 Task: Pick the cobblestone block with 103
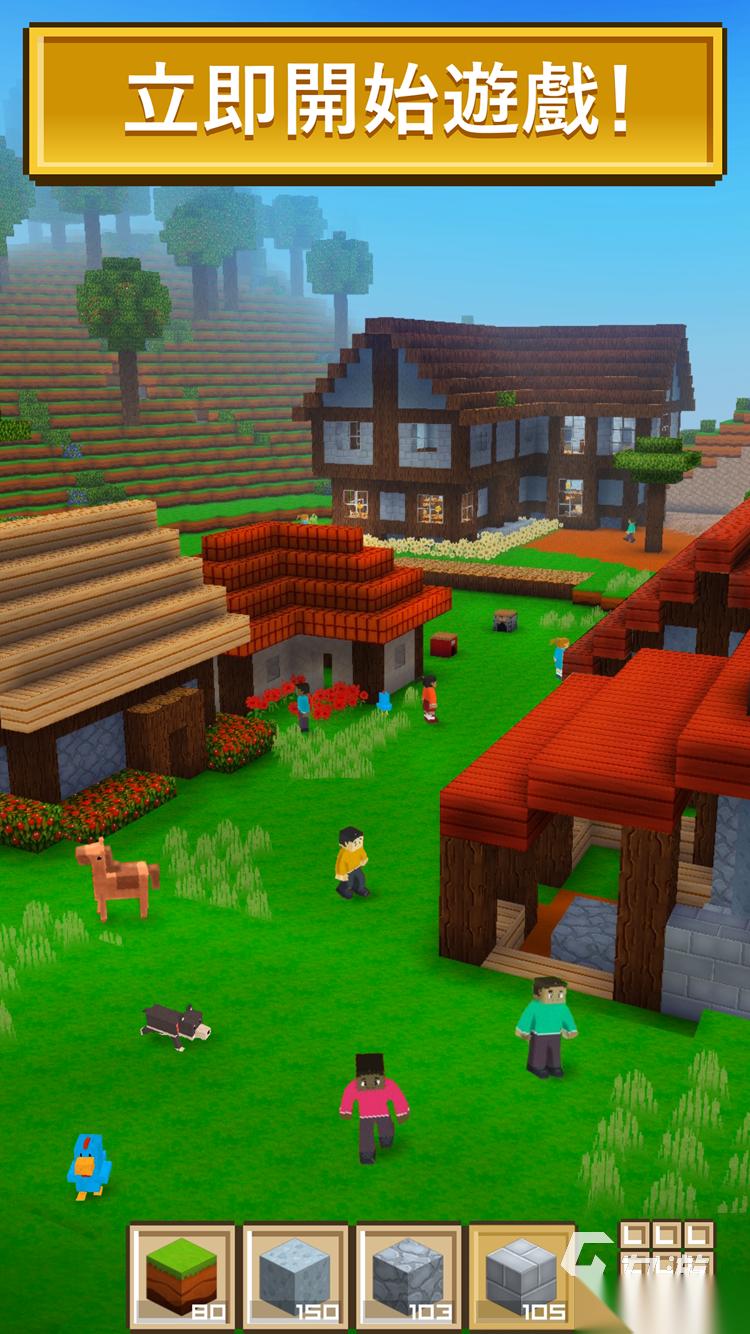point(408,1277)
